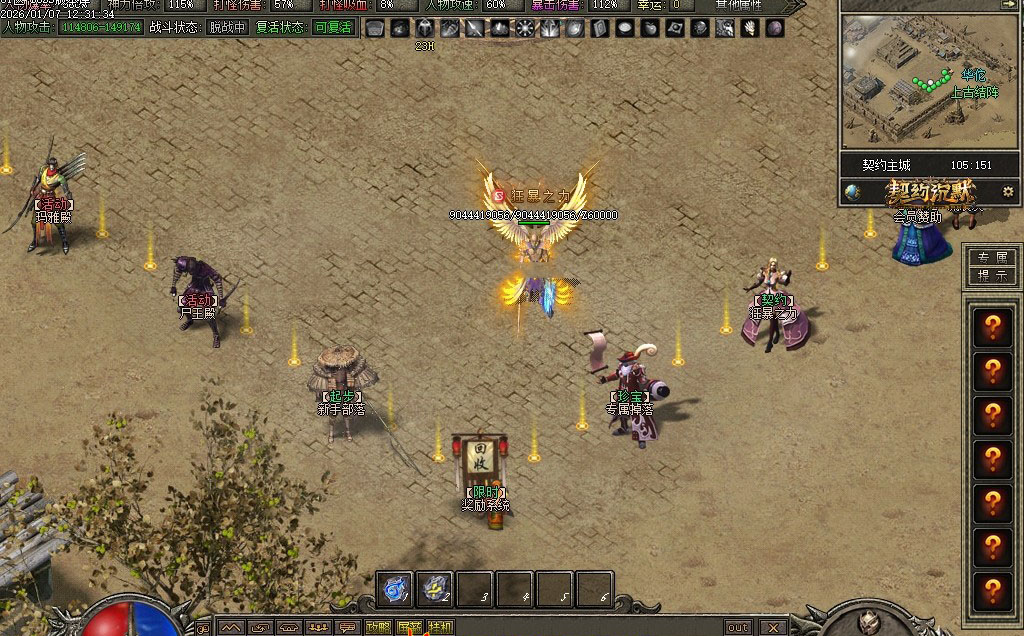Click the out button

pos(737,628)
